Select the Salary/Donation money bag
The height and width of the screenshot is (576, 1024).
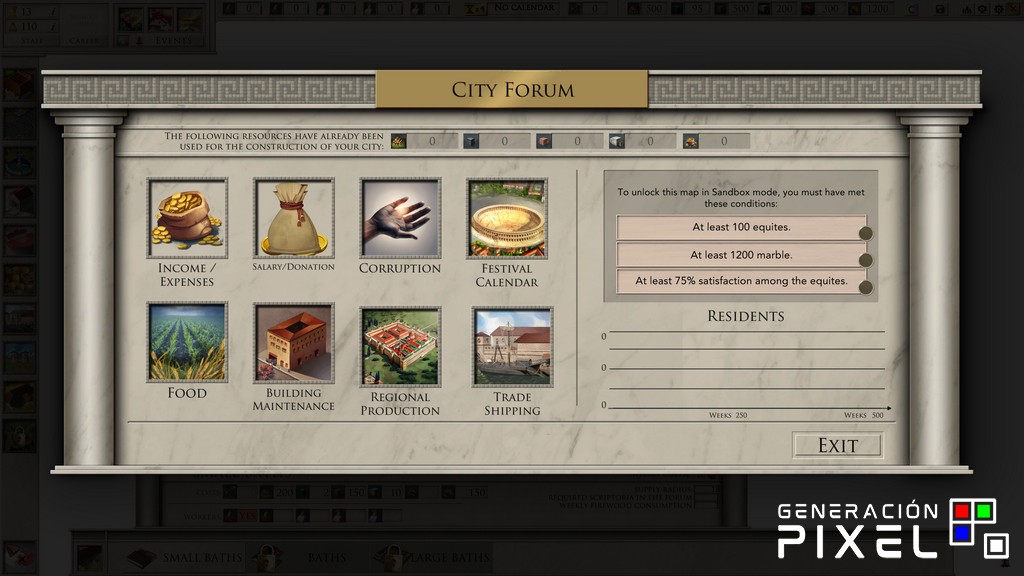click(x=293, y=219)
